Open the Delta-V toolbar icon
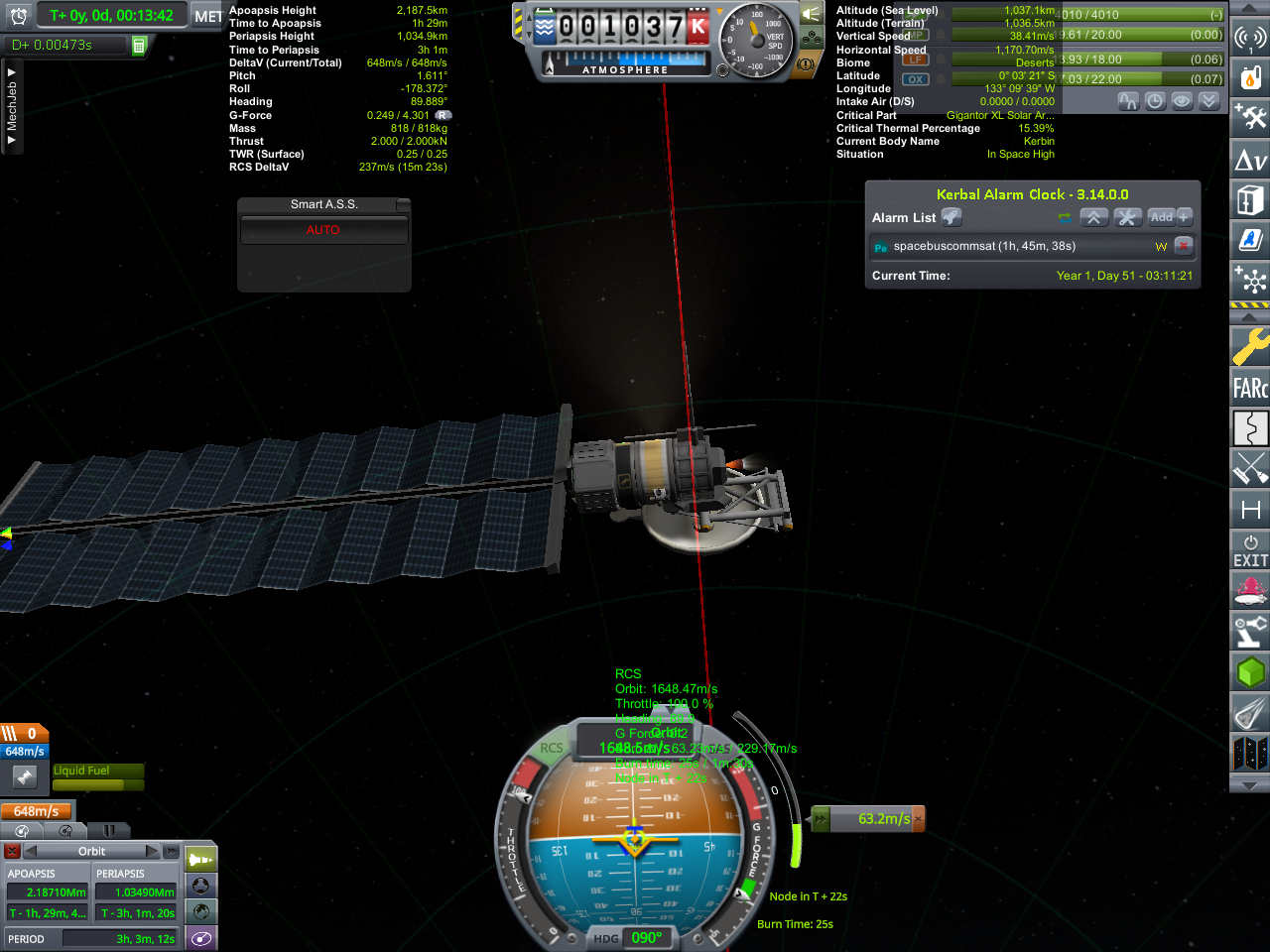Image resolution: width=1270 pixels, height=952 pixels. click(x=1250, y=160)
